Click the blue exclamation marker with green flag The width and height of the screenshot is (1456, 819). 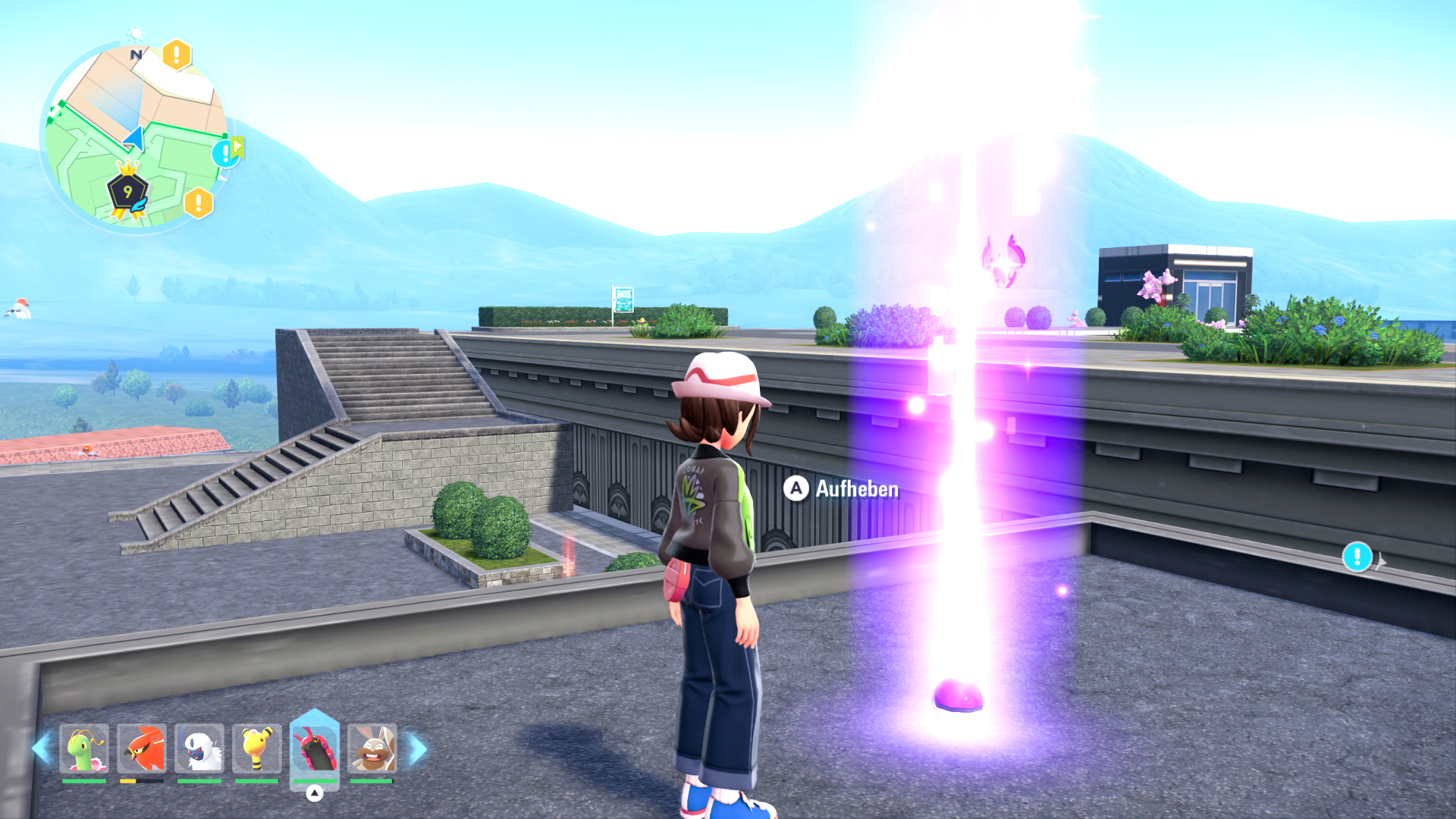(x=226, y=153)
